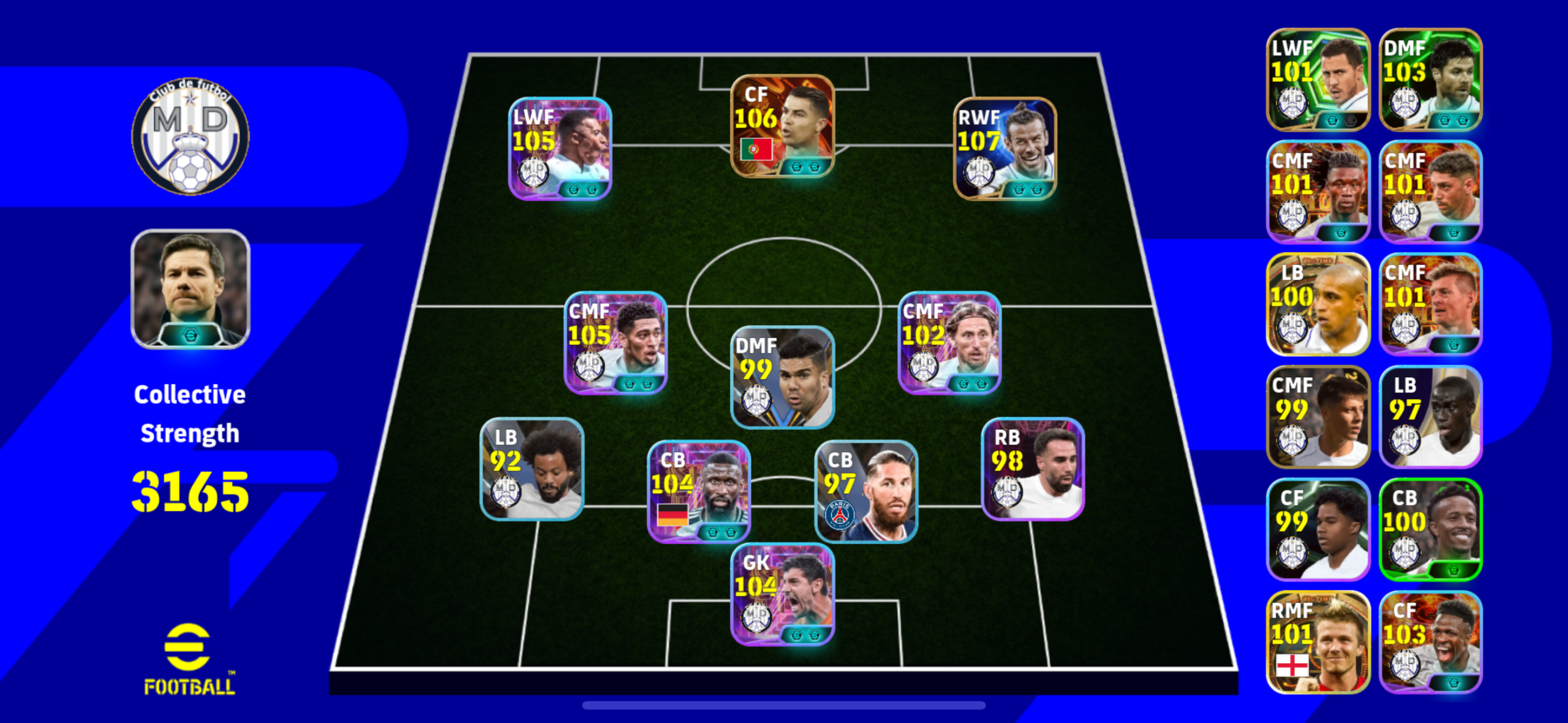Select the DMF 99 card on the pitch

(x=782, y=377)
